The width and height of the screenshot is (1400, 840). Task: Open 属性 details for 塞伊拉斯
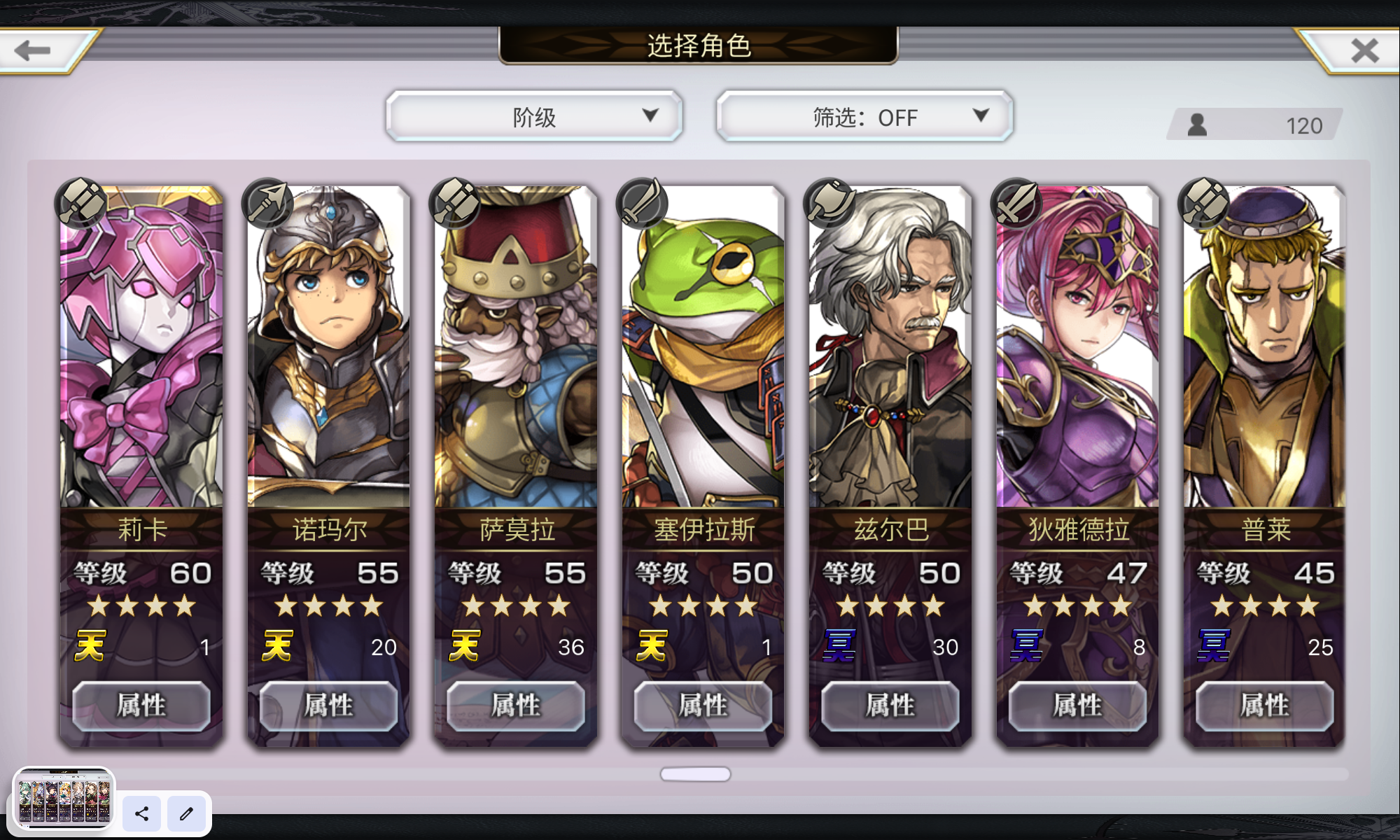point(702,706)
